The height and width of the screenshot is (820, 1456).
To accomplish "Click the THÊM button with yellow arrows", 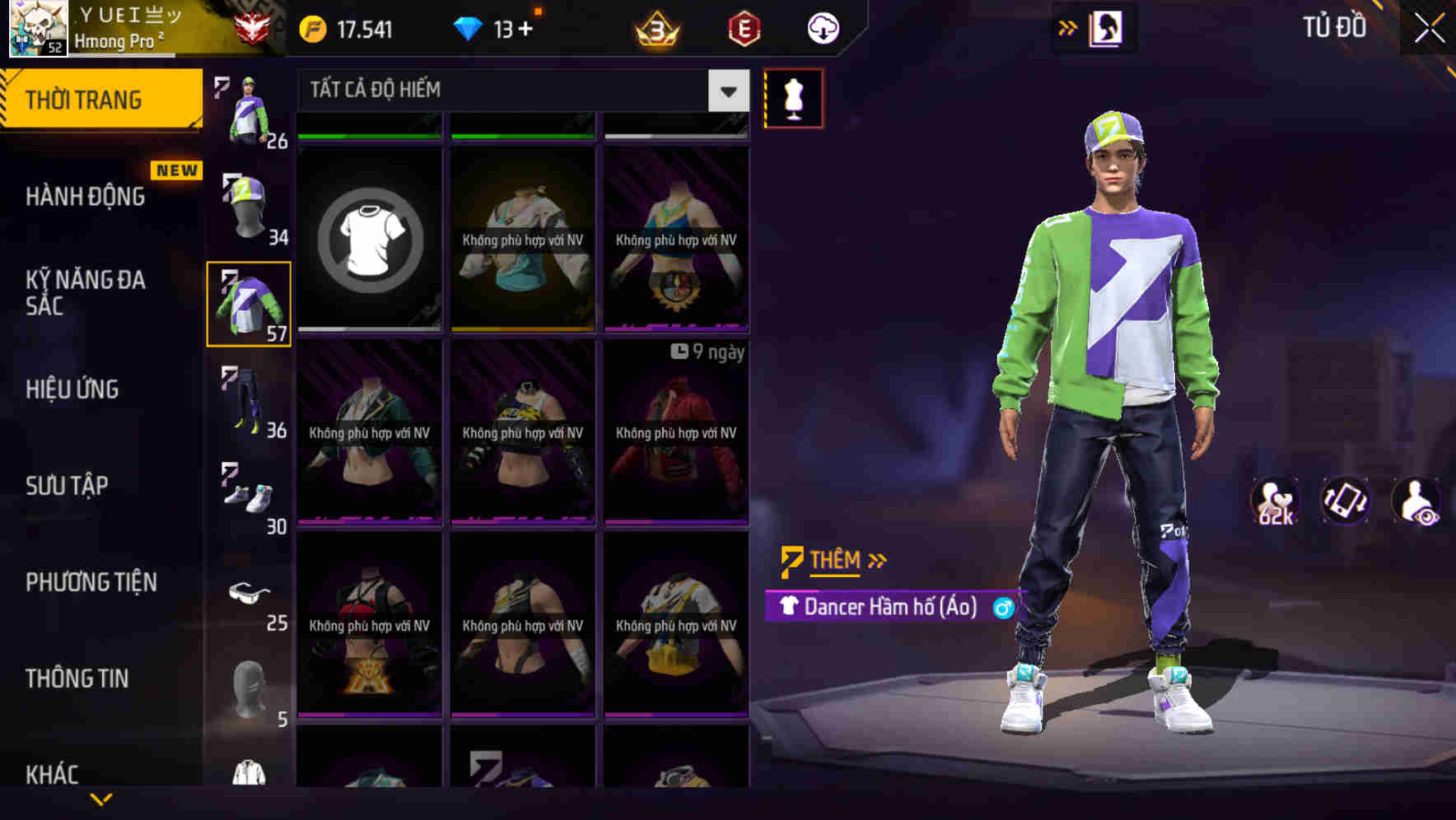I will [x=833, y=560].
